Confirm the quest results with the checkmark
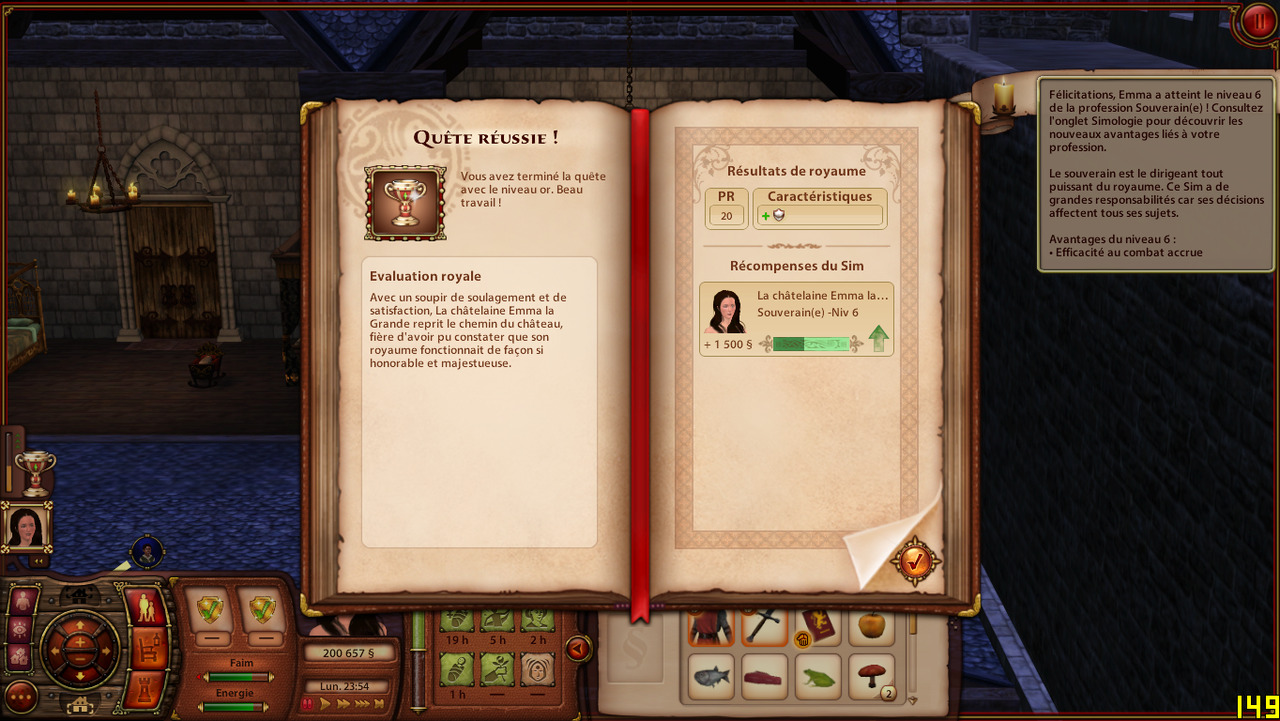1280x721 pixels. pyautogui.click(x=915, y=562)
